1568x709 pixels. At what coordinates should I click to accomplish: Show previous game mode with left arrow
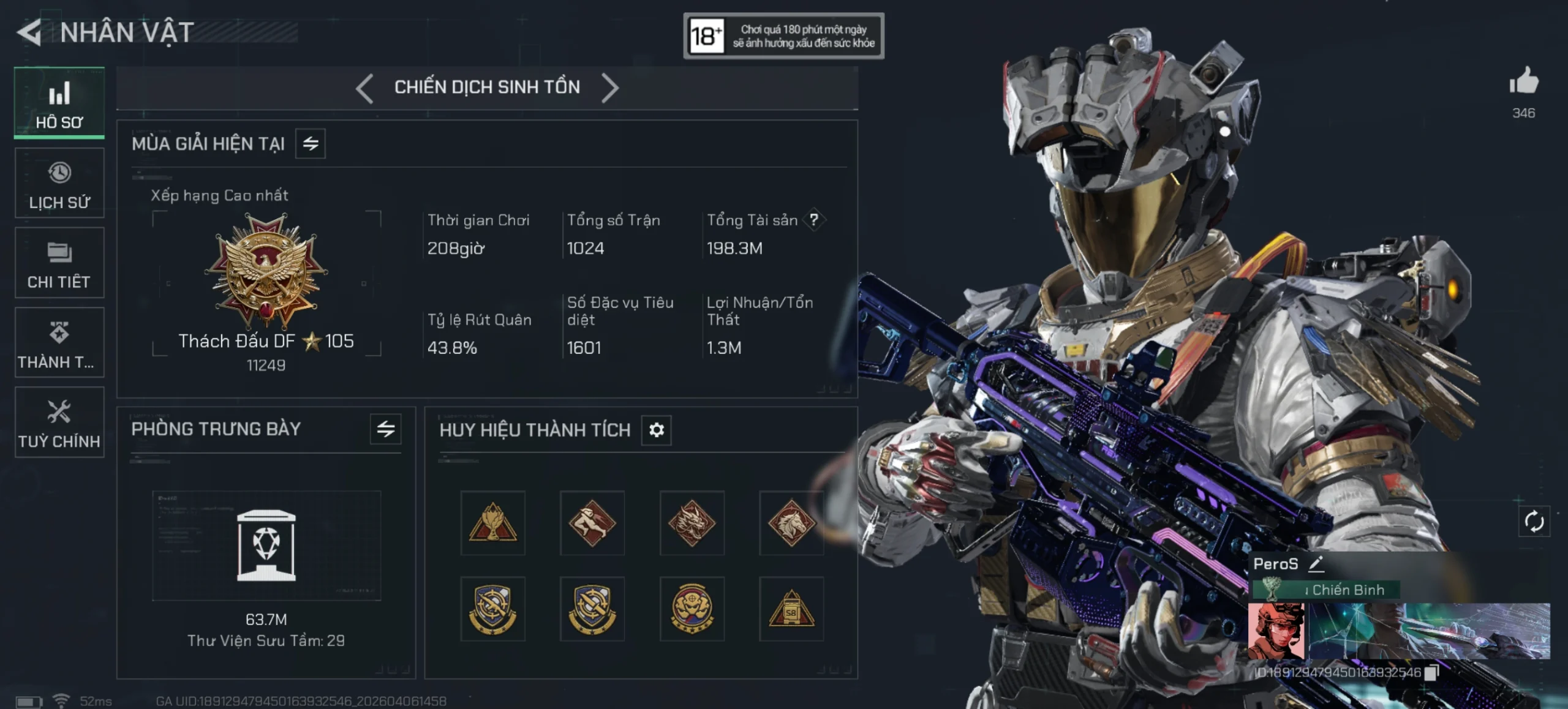tap(365, 88)
